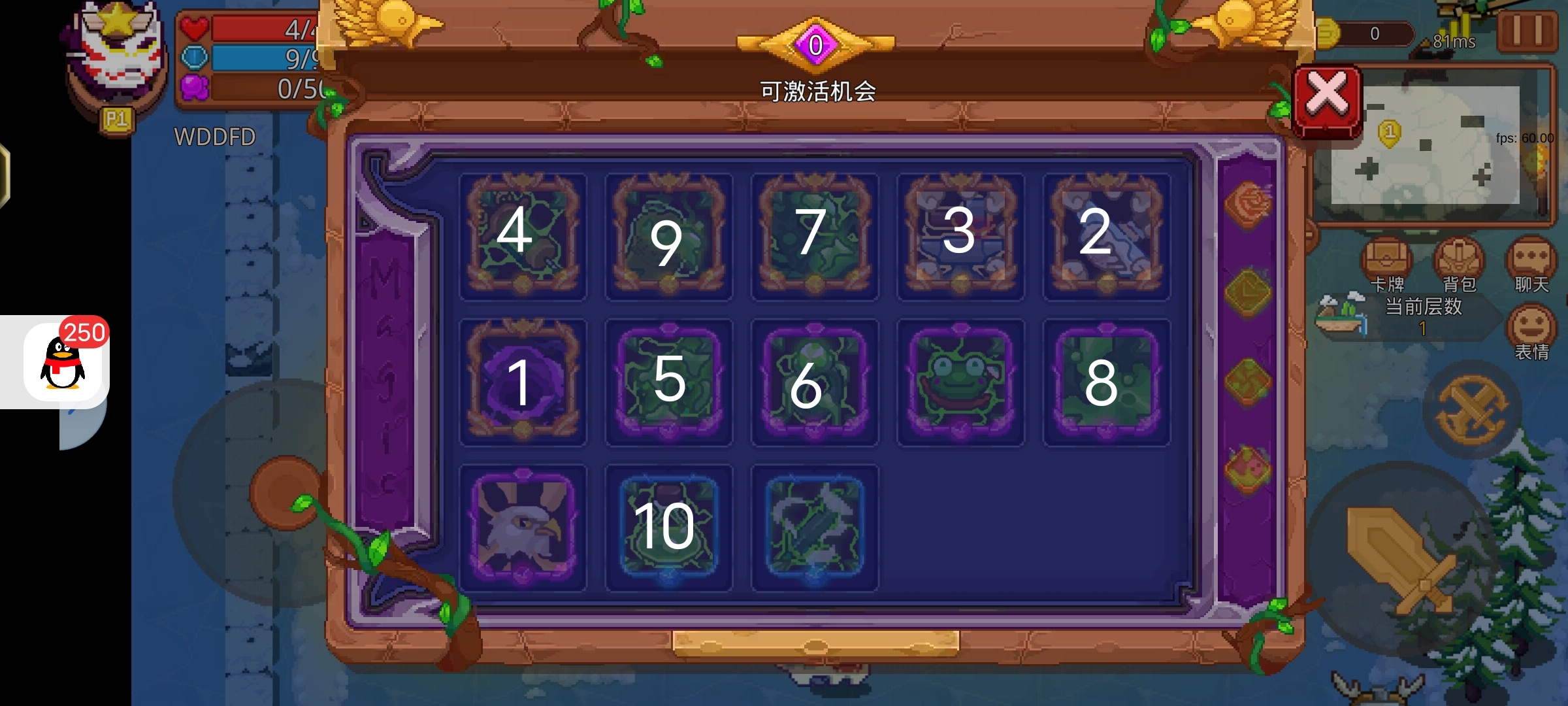Choose the card numbered 1
Viewport: 1568px width, 706px height.
(522, 381)
